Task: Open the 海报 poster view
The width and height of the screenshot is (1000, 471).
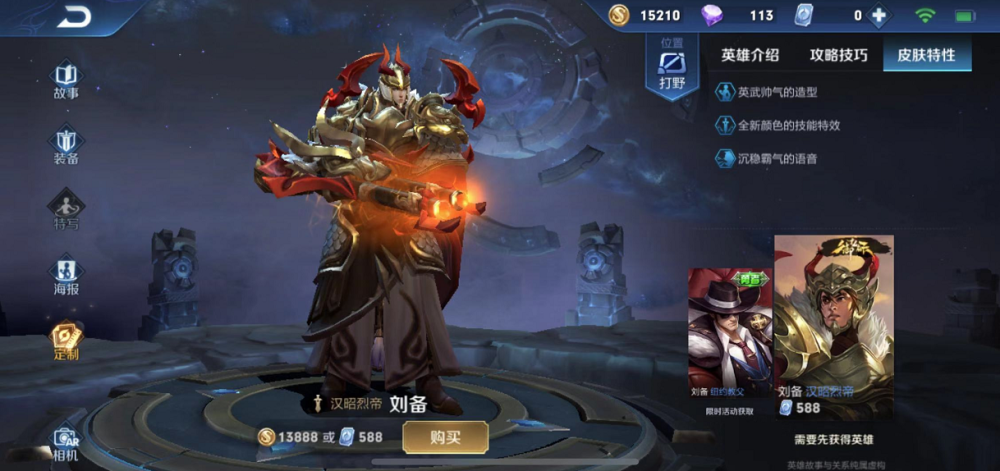Action: pyautogui.click(x=66, y=275)
